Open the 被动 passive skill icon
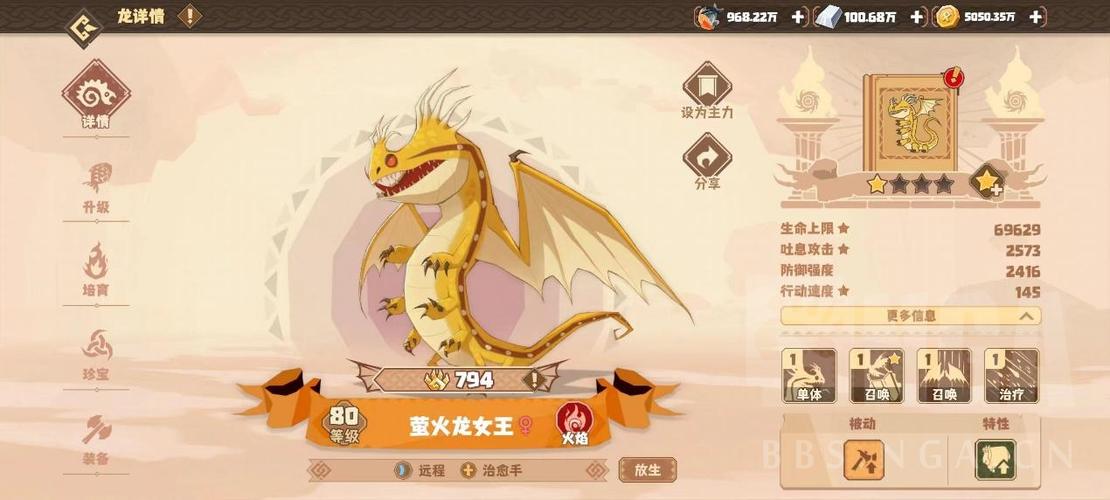This screenshot has height=500, width=1110. click(862, 459)
